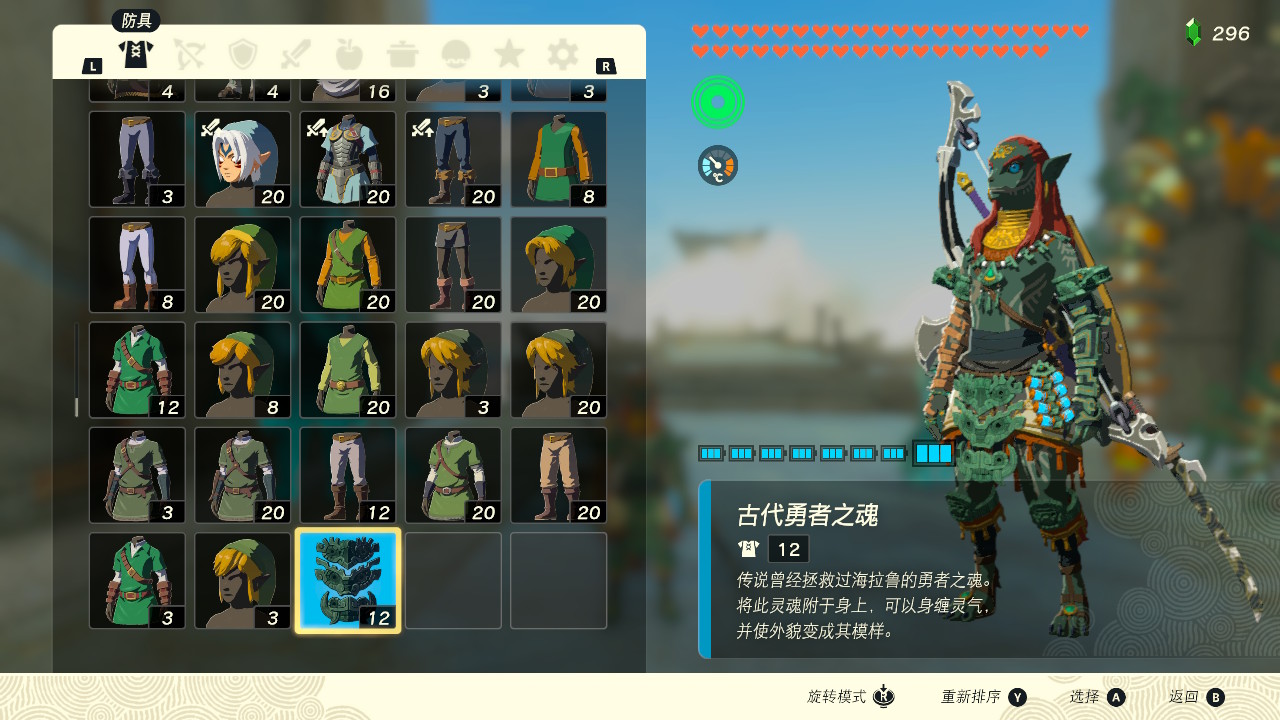
Task: Open the apple materials tab
Action: tap(349, 53)
